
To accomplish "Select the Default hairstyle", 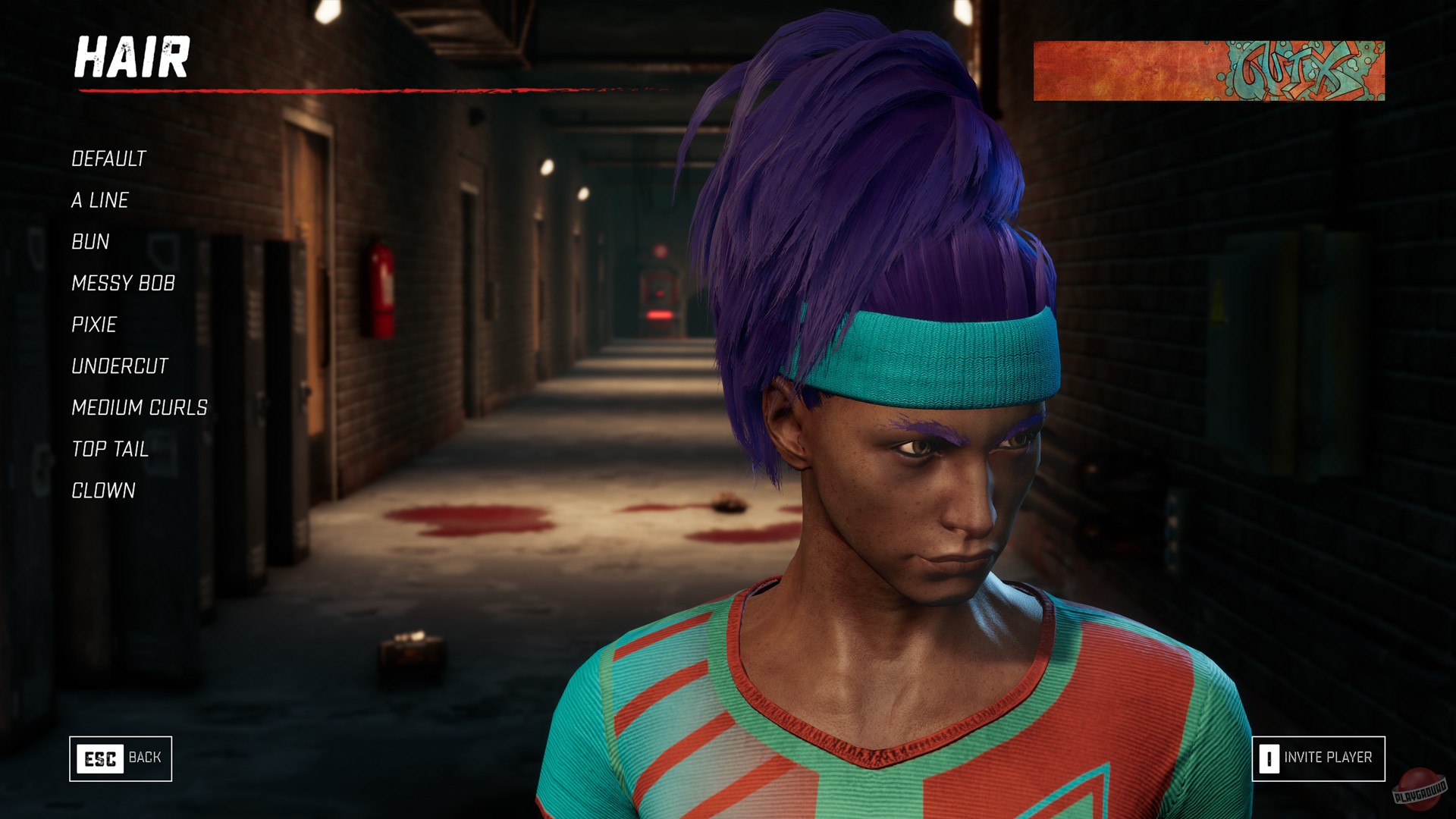I will tap(108, 159).
